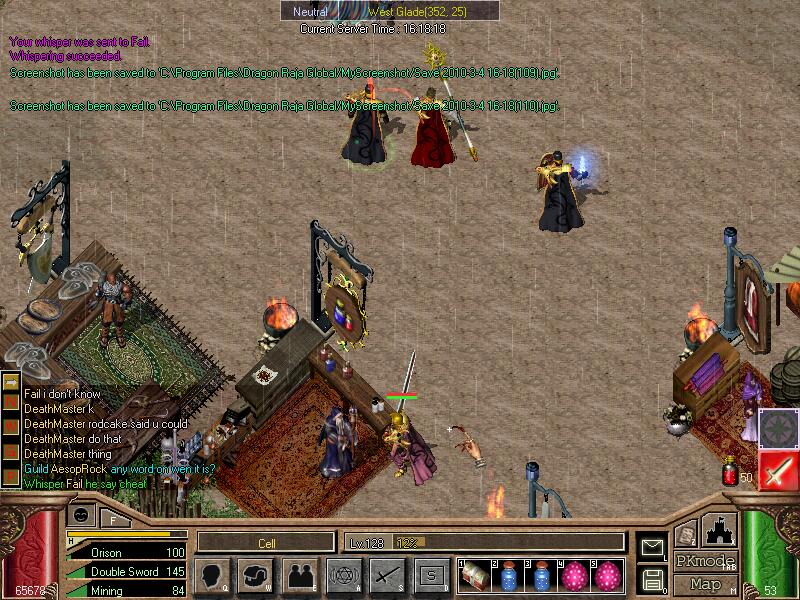Viewport: 800px width, 600px height.
Task: Open the inventory bag button
Action: click(x=255, y=575)
